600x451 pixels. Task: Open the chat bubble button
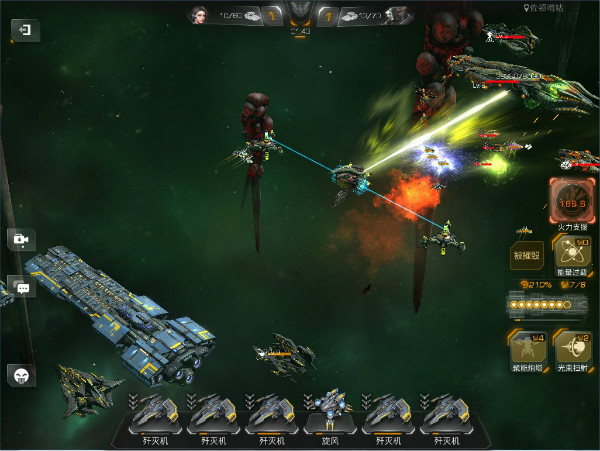[22, 287]
